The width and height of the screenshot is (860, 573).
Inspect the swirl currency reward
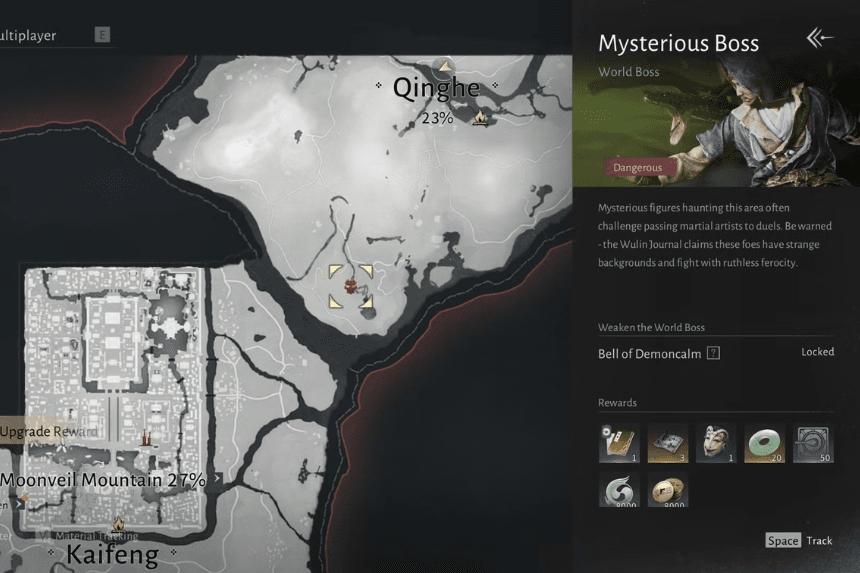click(x=619, y=491)
